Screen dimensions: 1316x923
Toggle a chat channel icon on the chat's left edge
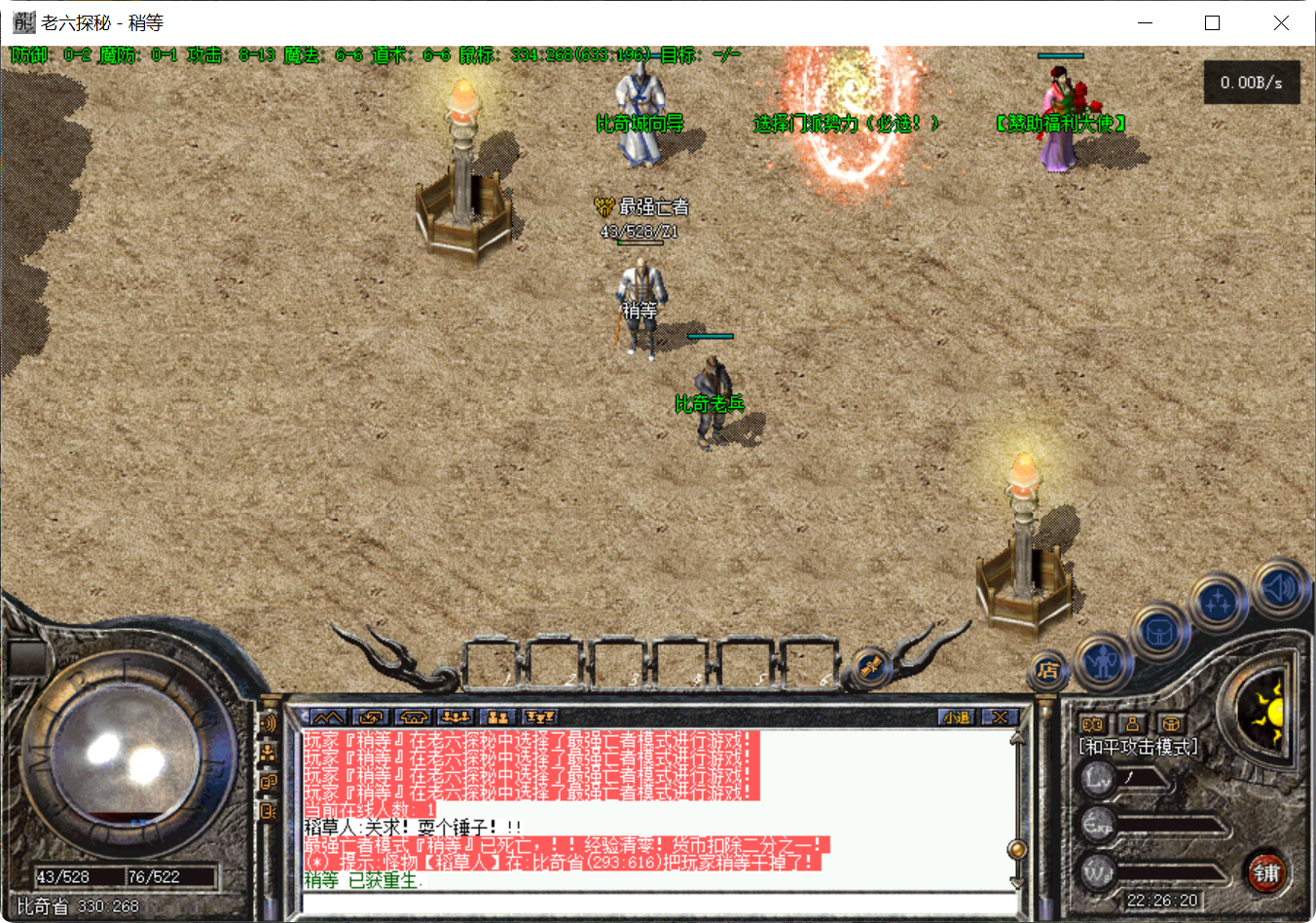click(270, 781)
